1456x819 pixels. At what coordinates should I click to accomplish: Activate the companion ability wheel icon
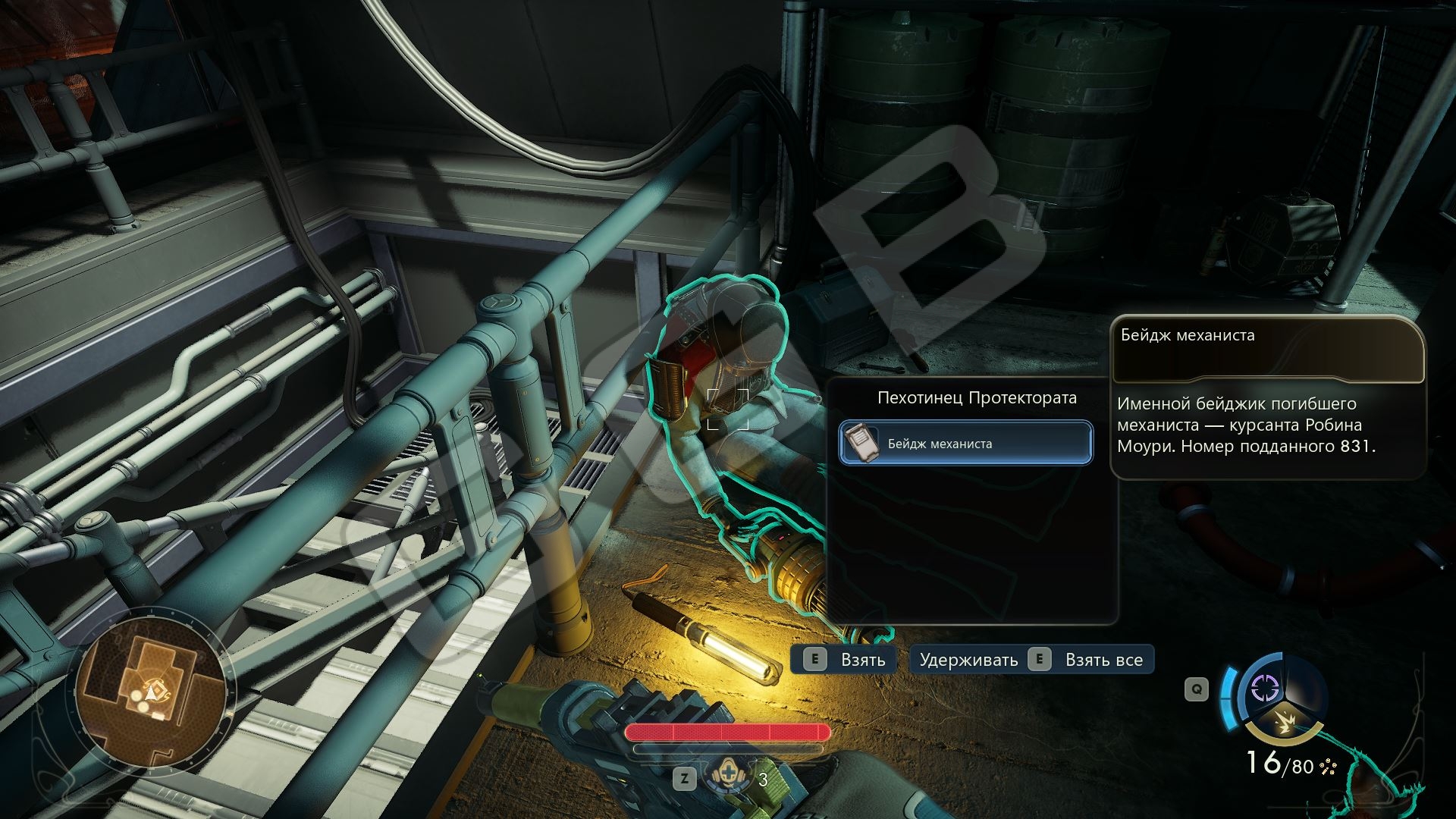pyautogui.click(x=1265, y=689)
